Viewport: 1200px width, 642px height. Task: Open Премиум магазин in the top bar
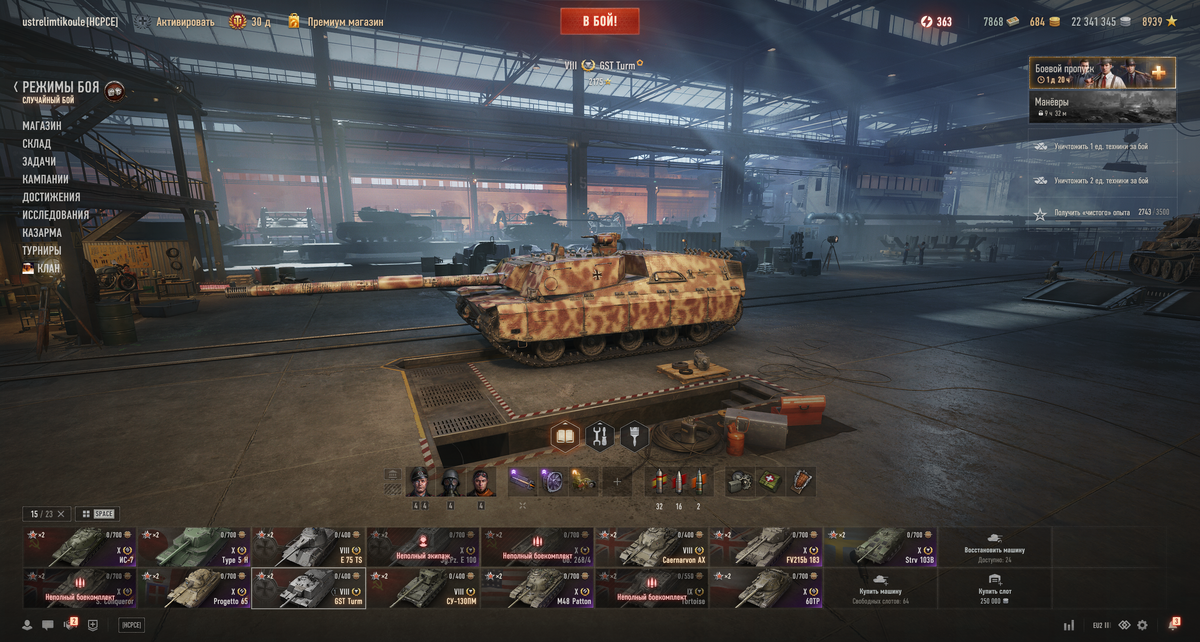[335, 22]
